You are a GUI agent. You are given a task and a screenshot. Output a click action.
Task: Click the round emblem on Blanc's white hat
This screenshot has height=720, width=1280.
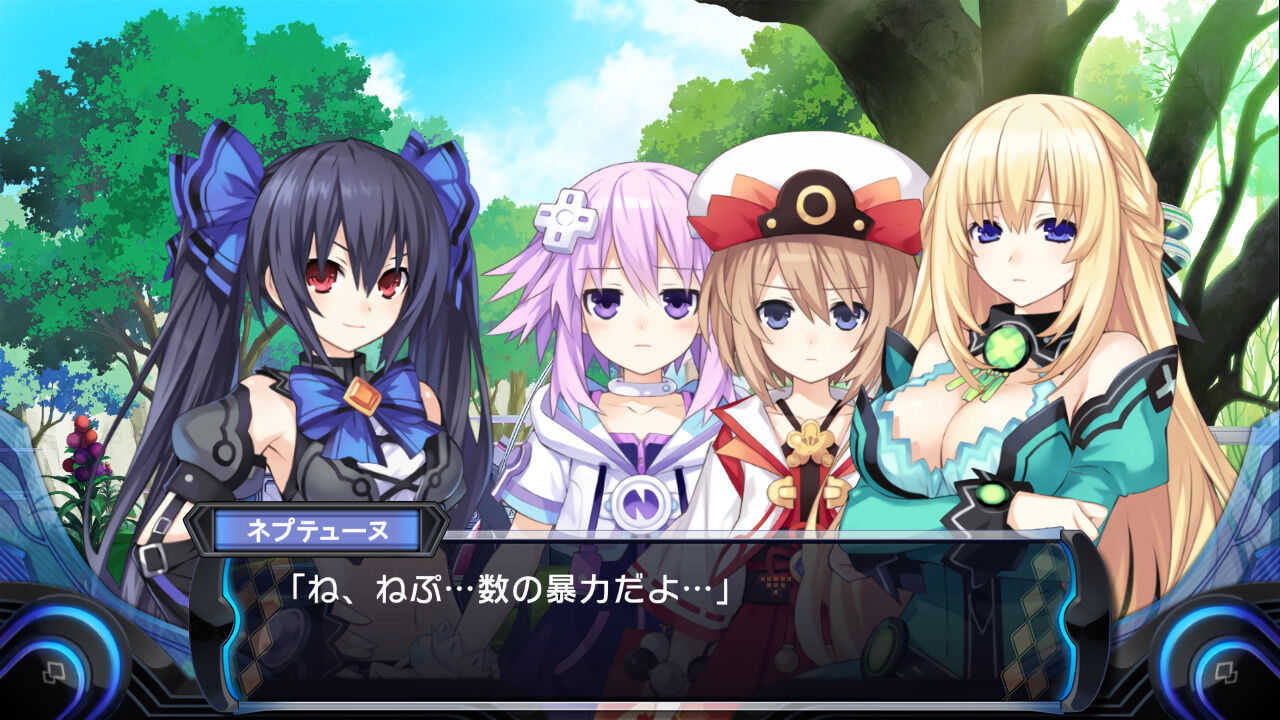[x=815, y=205]
